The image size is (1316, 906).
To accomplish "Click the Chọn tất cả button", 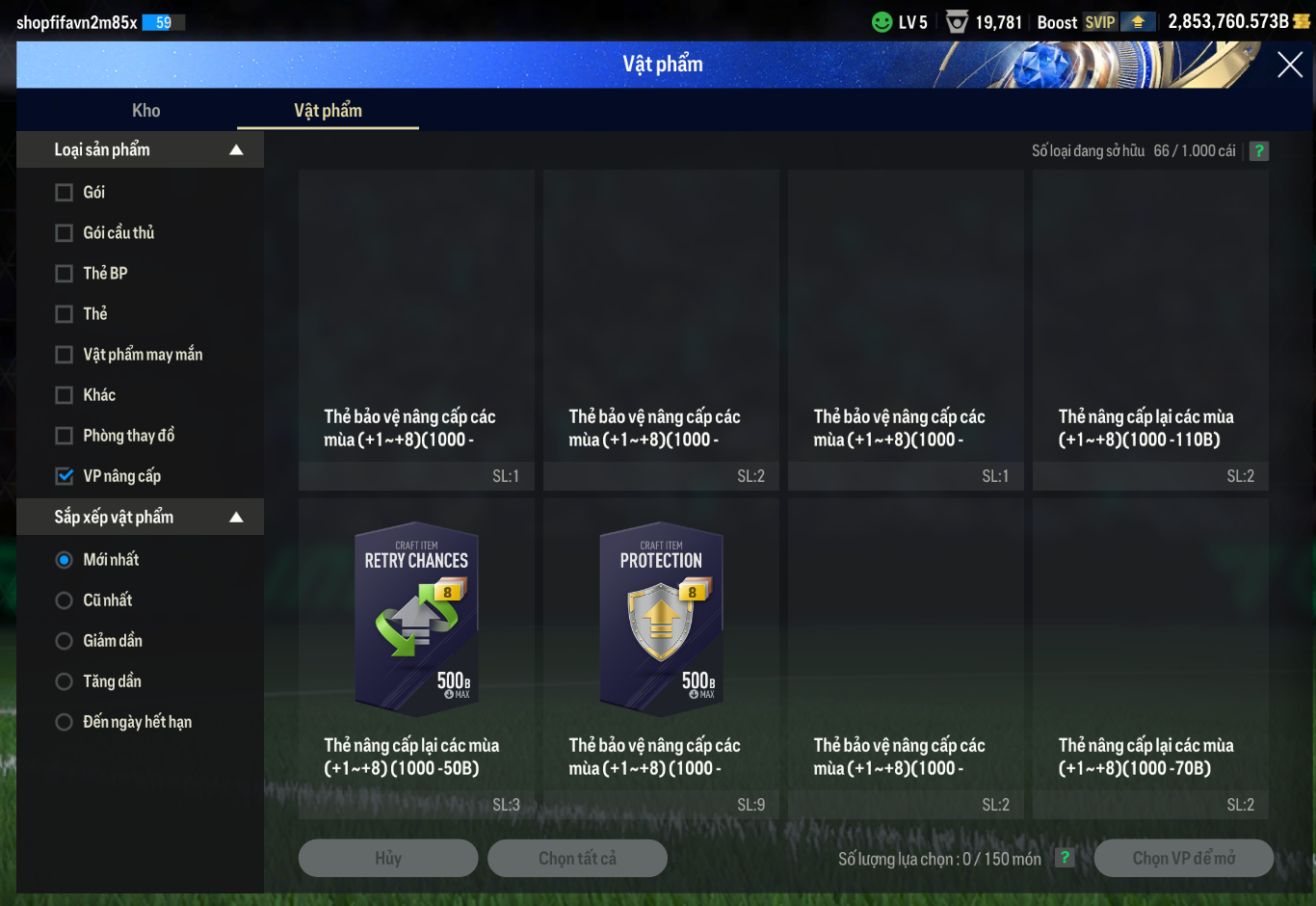I will [577, 858].
